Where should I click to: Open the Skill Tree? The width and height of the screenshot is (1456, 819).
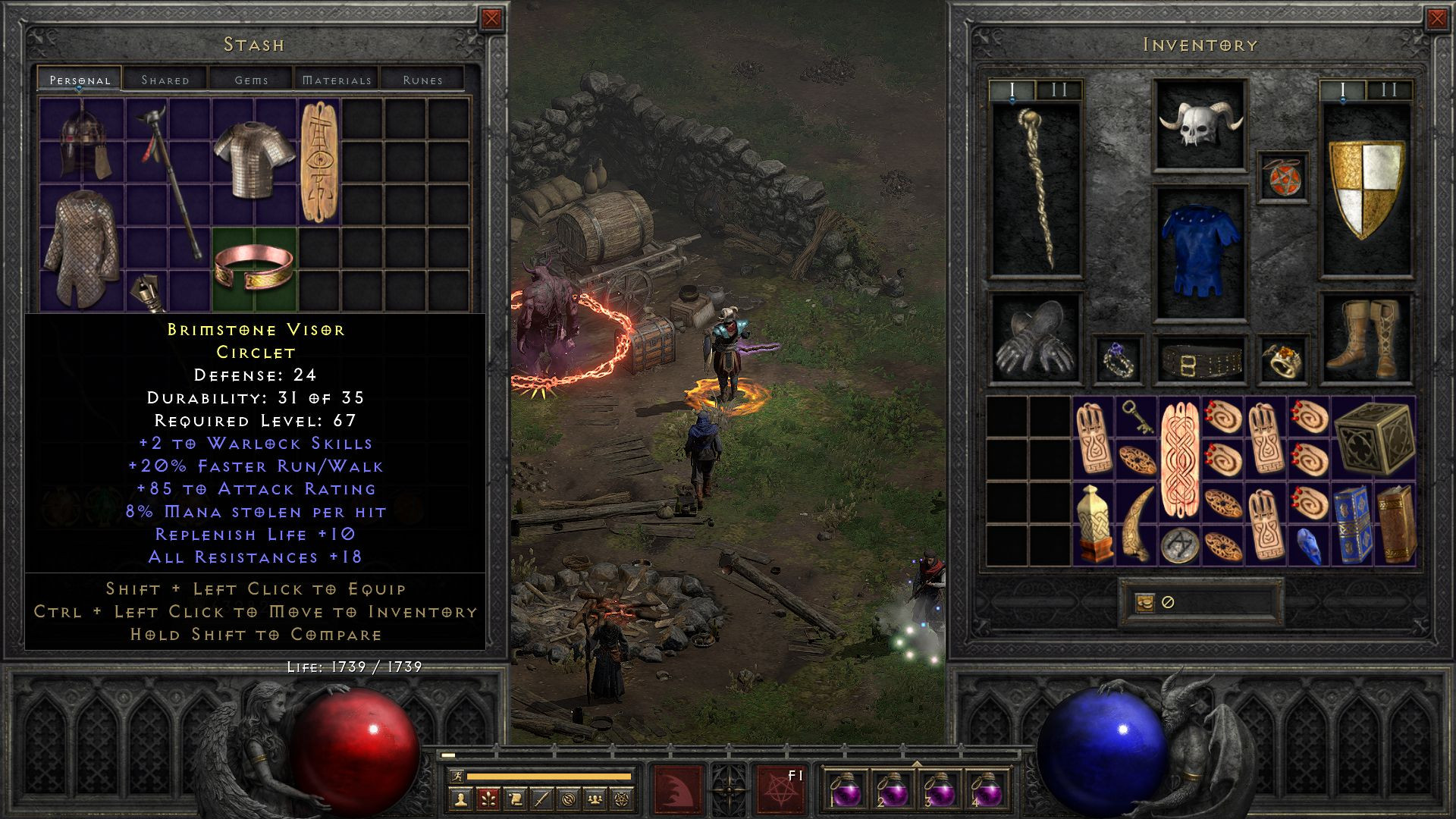(x=489, y=800)
